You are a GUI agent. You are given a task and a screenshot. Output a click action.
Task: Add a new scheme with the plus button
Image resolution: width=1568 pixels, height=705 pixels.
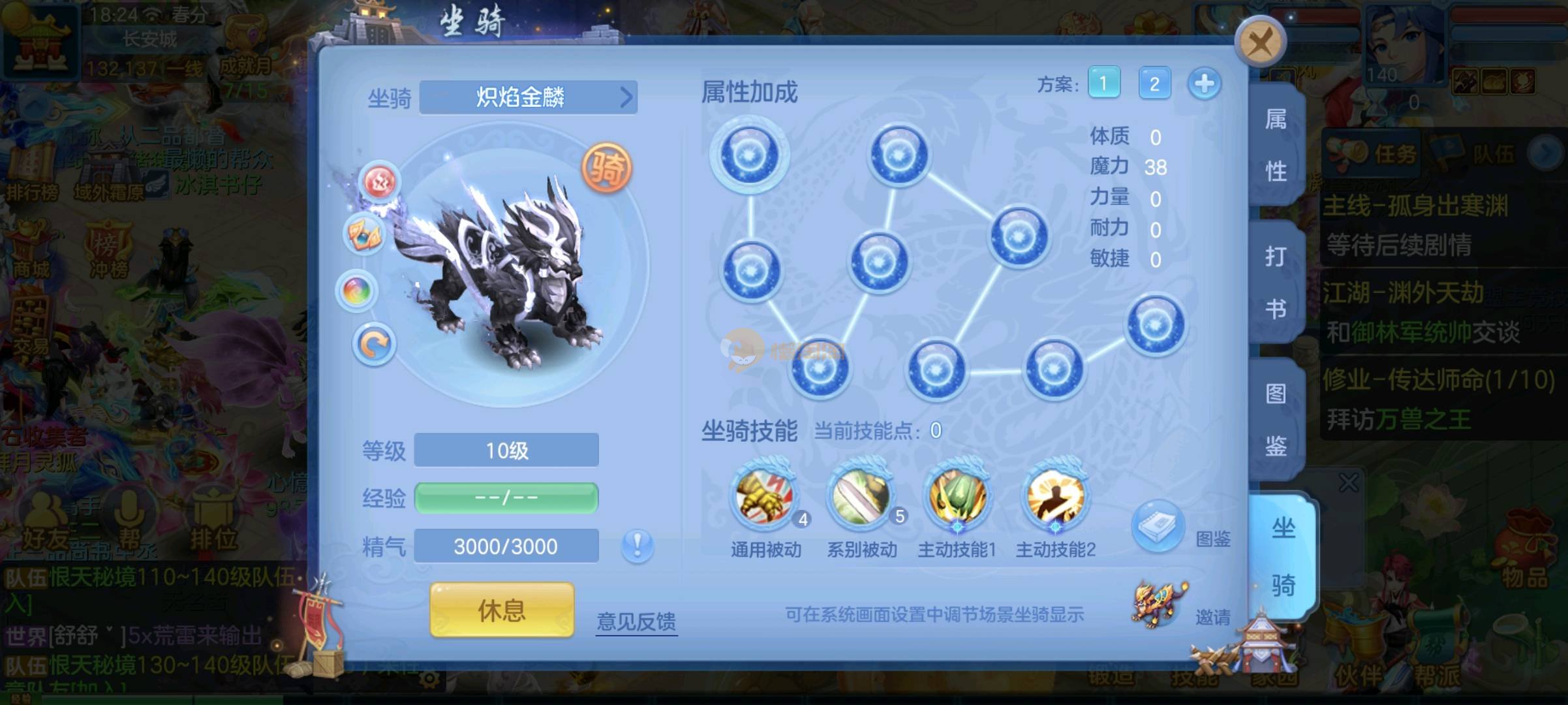(1204, 84)
